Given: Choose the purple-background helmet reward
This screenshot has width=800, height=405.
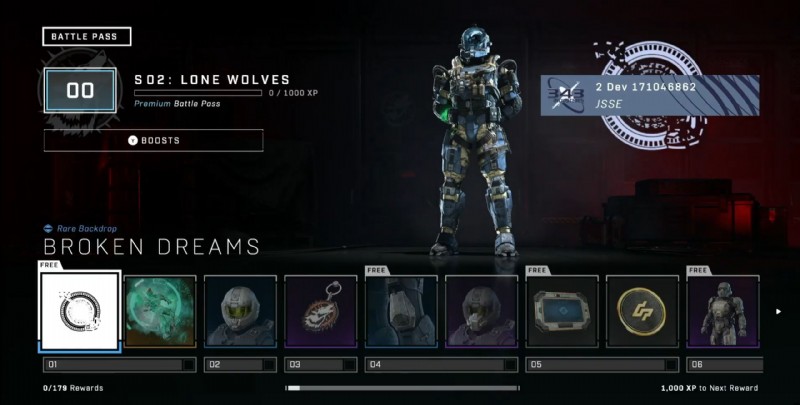Looking at the screenshot, I should click(x=481, y=311).
